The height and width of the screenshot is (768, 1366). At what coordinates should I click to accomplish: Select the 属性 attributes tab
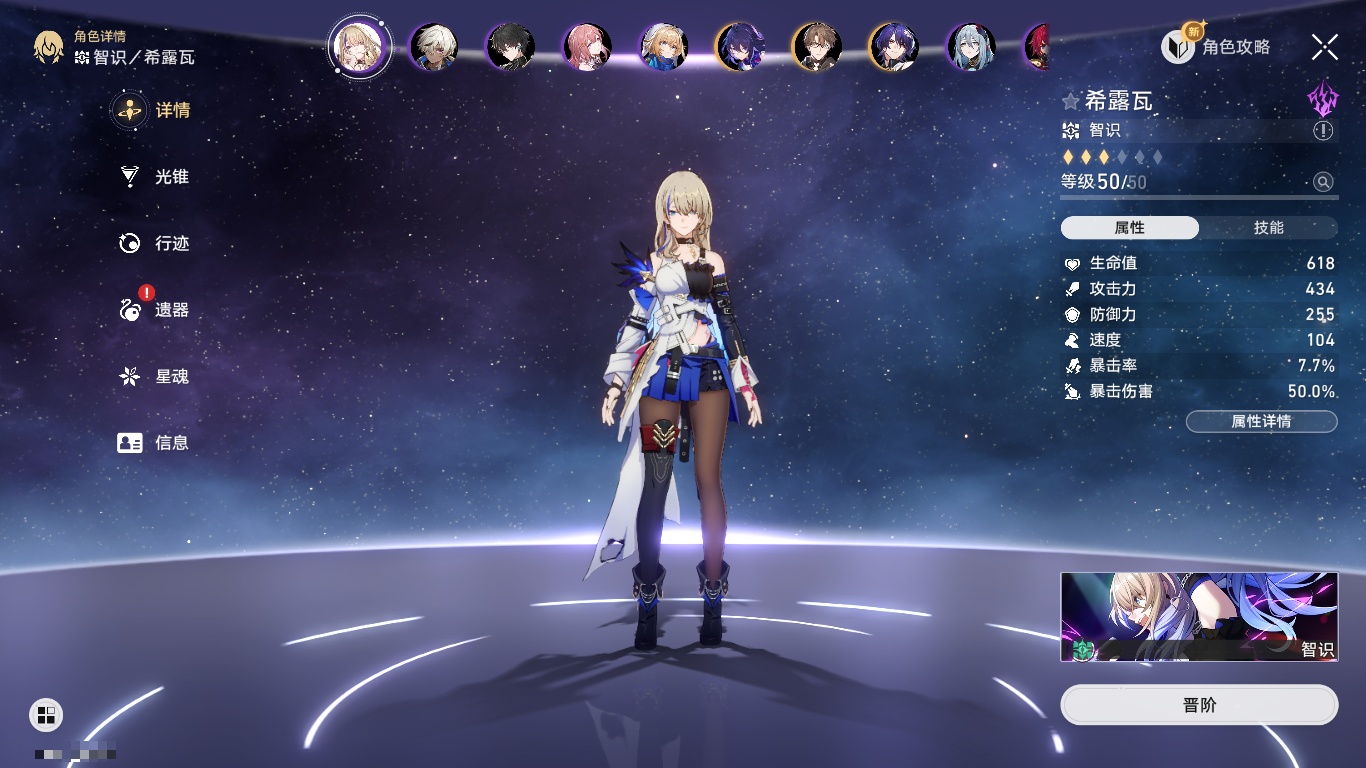1129,228
